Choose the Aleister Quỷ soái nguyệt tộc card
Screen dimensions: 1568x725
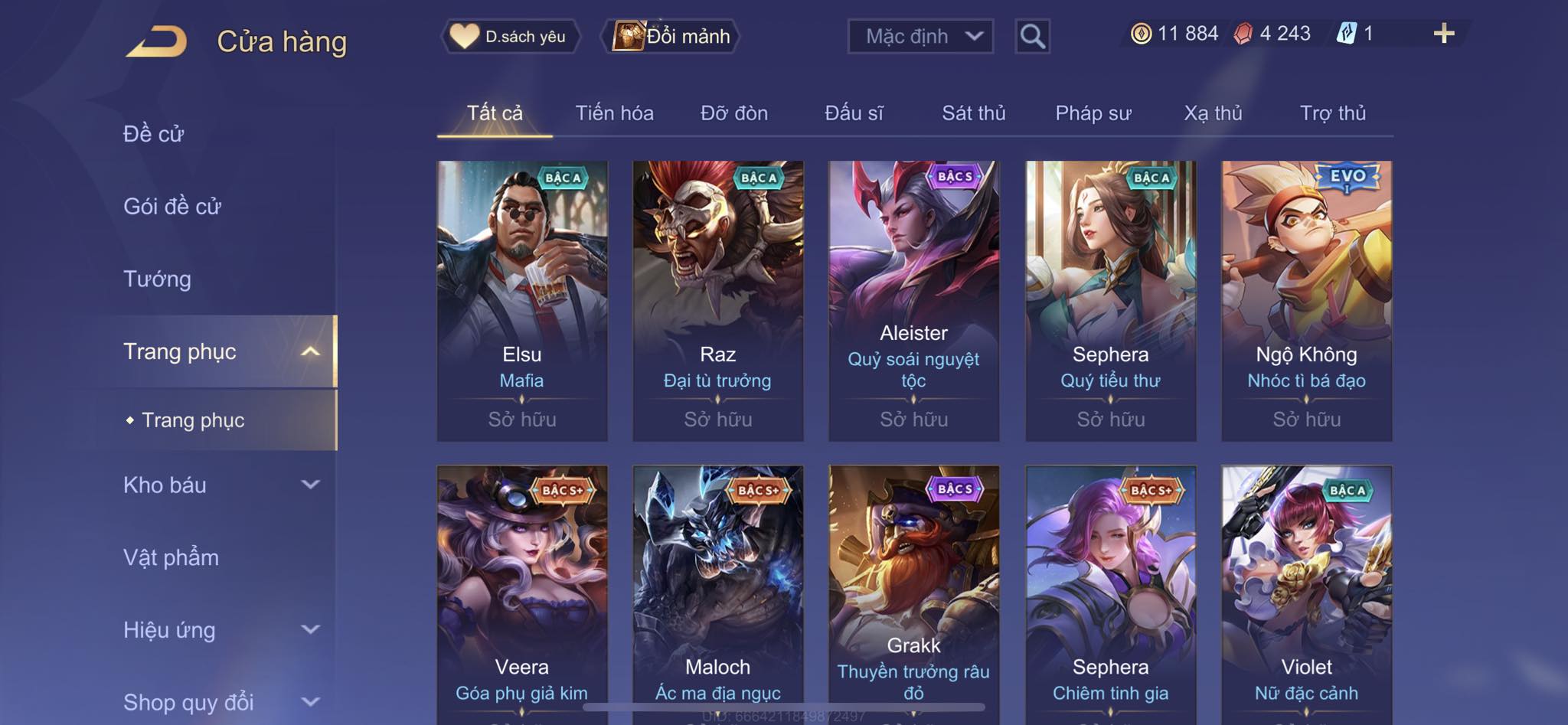(913, 300)
